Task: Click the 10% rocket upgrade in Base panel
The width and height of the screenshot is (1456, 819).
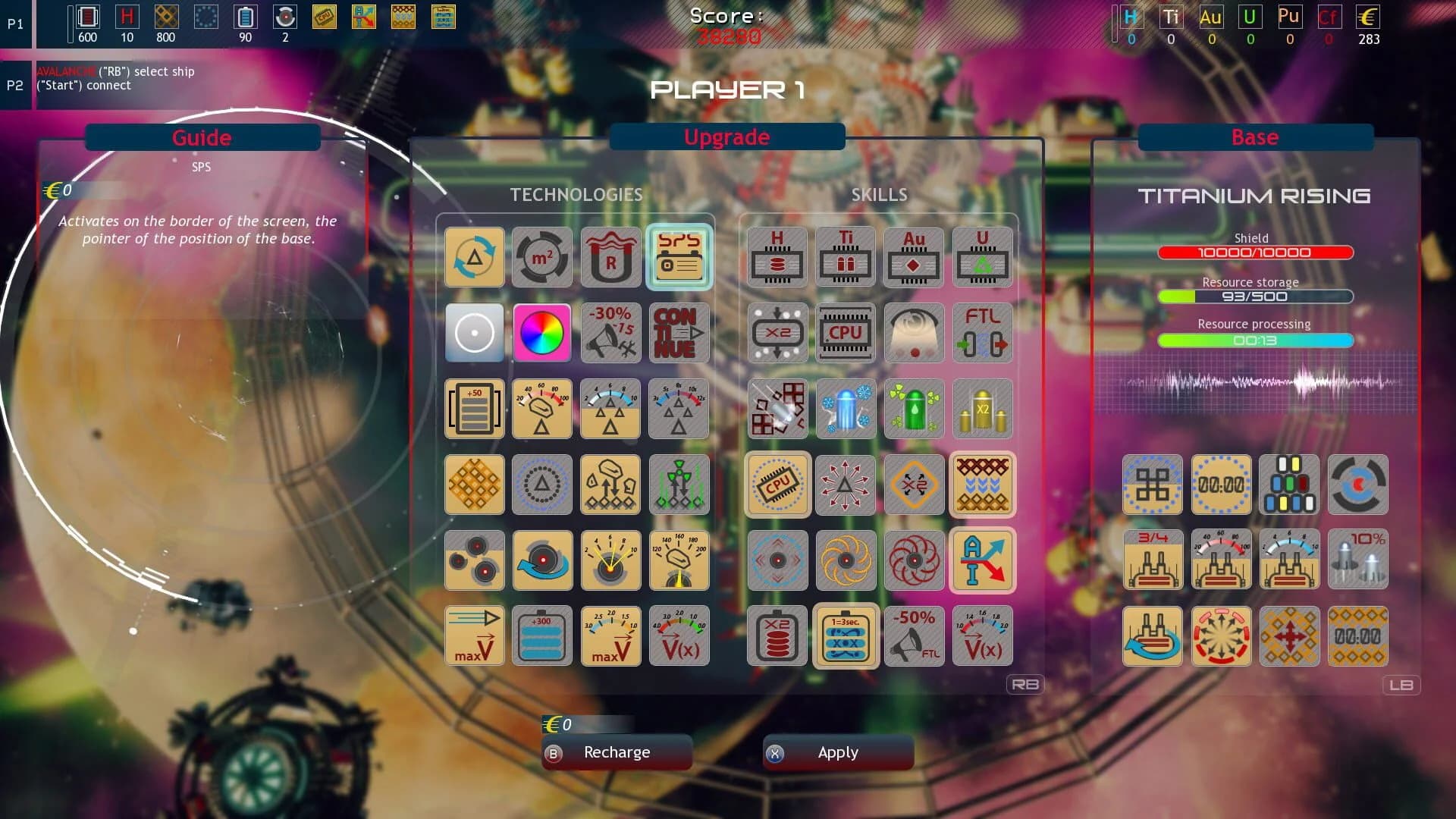Action: click(1357, 560)
